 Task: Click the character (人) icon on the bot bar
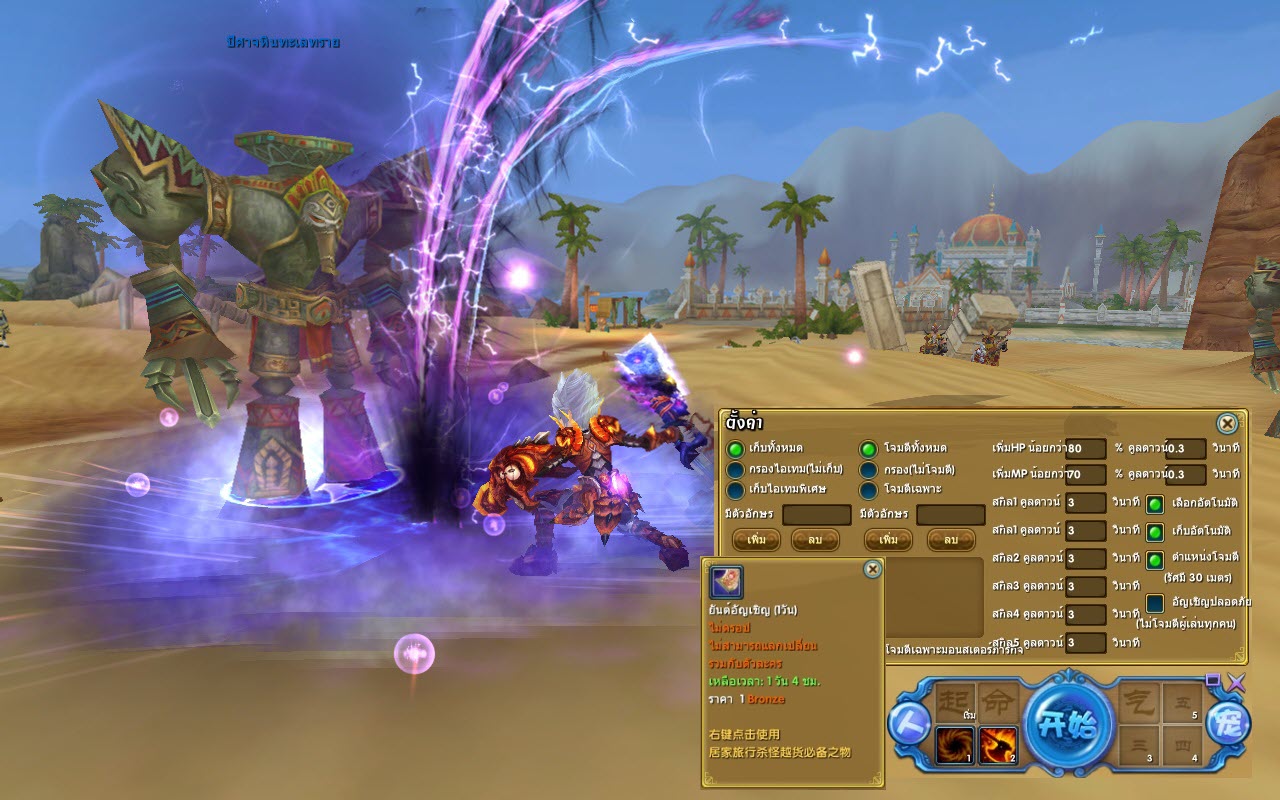pyautogui.click(x=910, y=724)
